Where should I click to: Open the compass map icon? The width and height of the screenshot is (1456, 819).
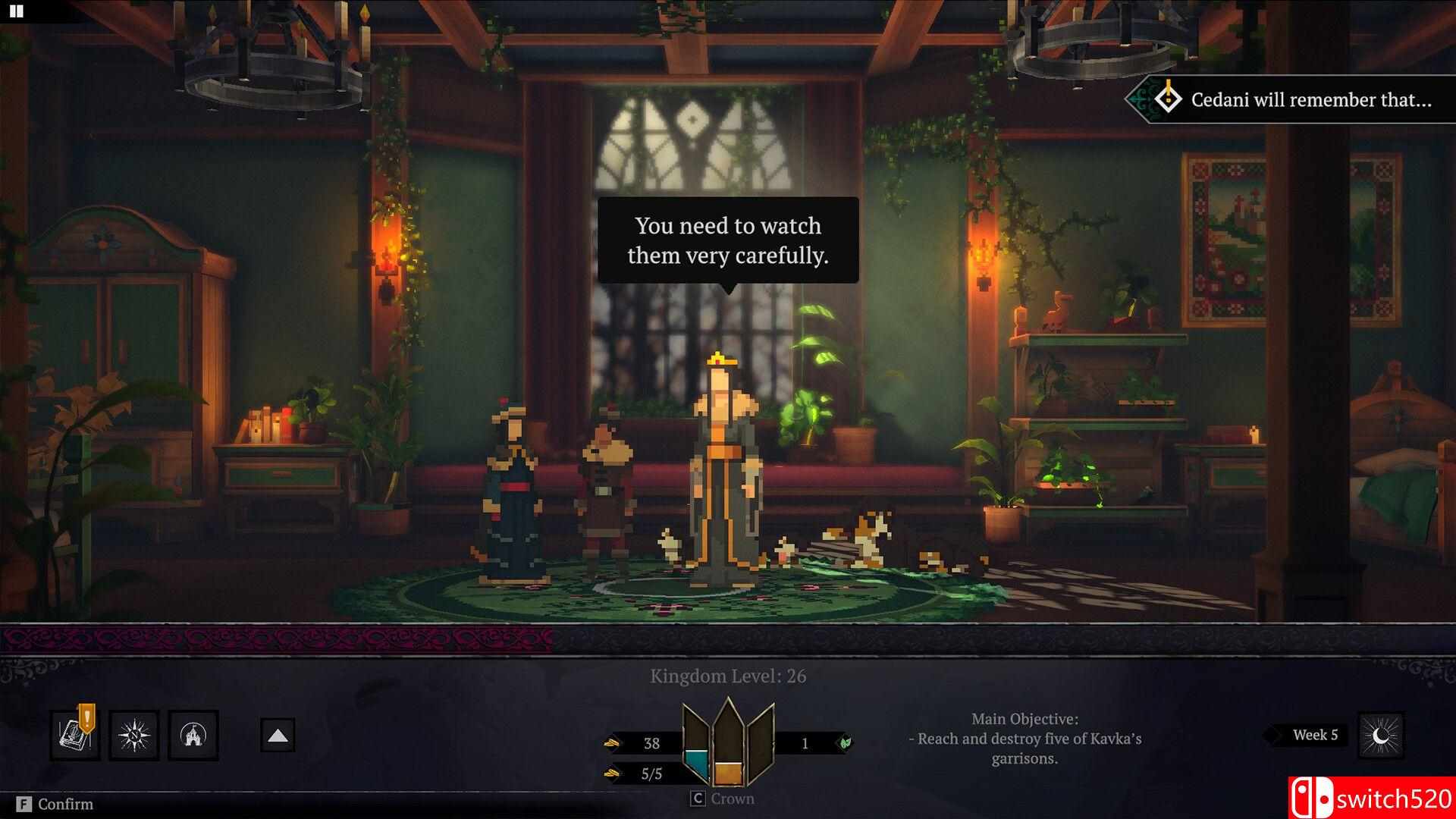pyautogui.click(x=134, y=735)
